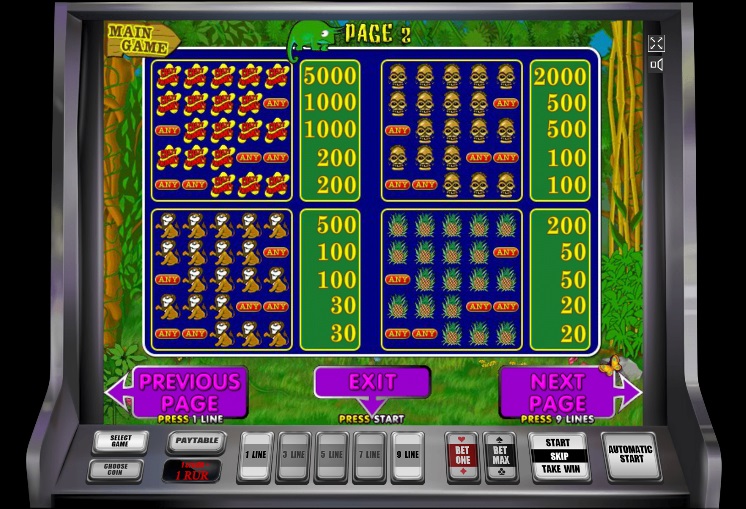Mute sound using the speaker icon
This screenshot has width=746, height=509.
coord(656,65)
